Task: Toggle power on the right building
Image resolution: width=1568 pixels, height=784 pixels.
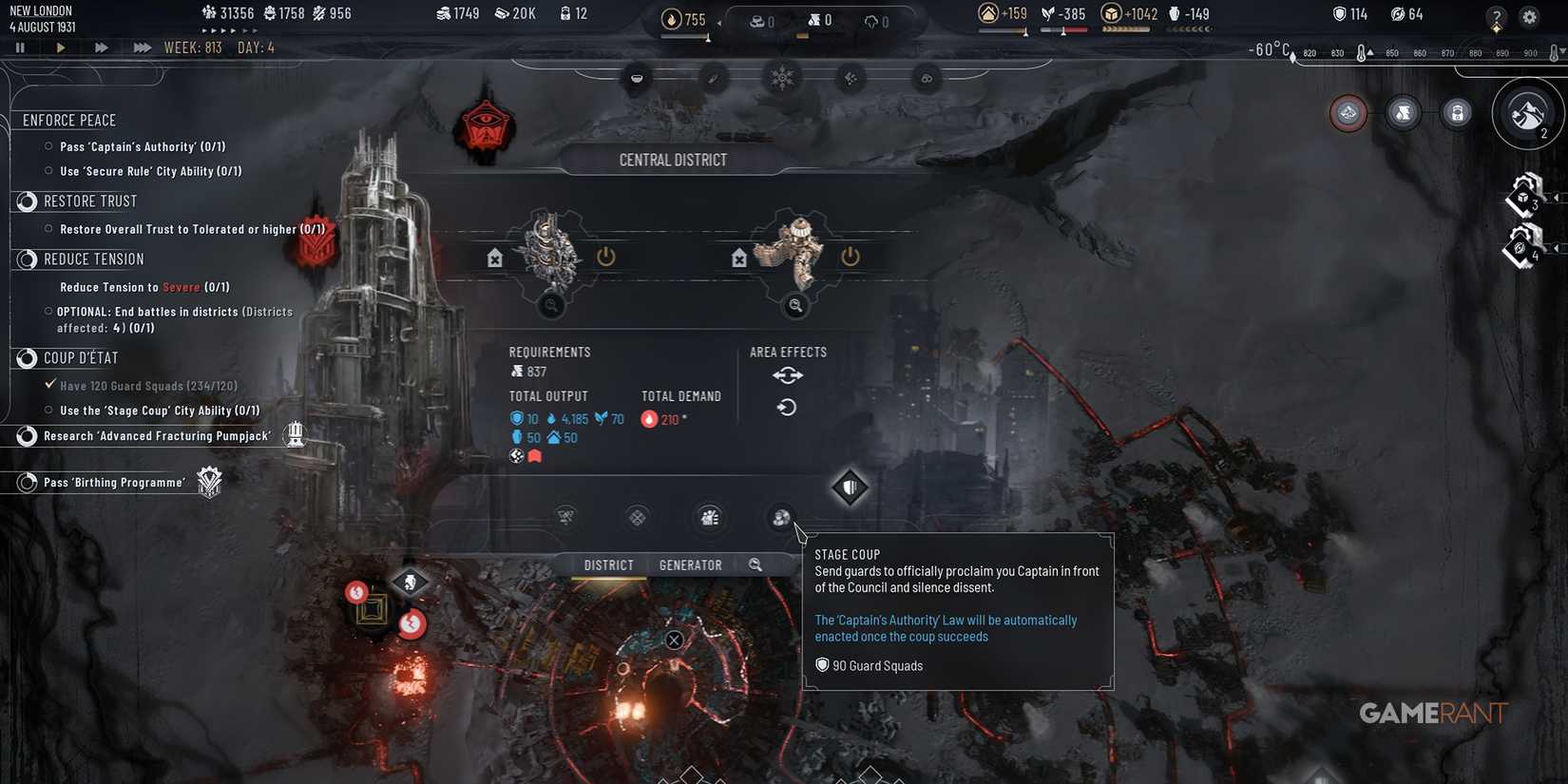Action: click(x=850, y=256)
